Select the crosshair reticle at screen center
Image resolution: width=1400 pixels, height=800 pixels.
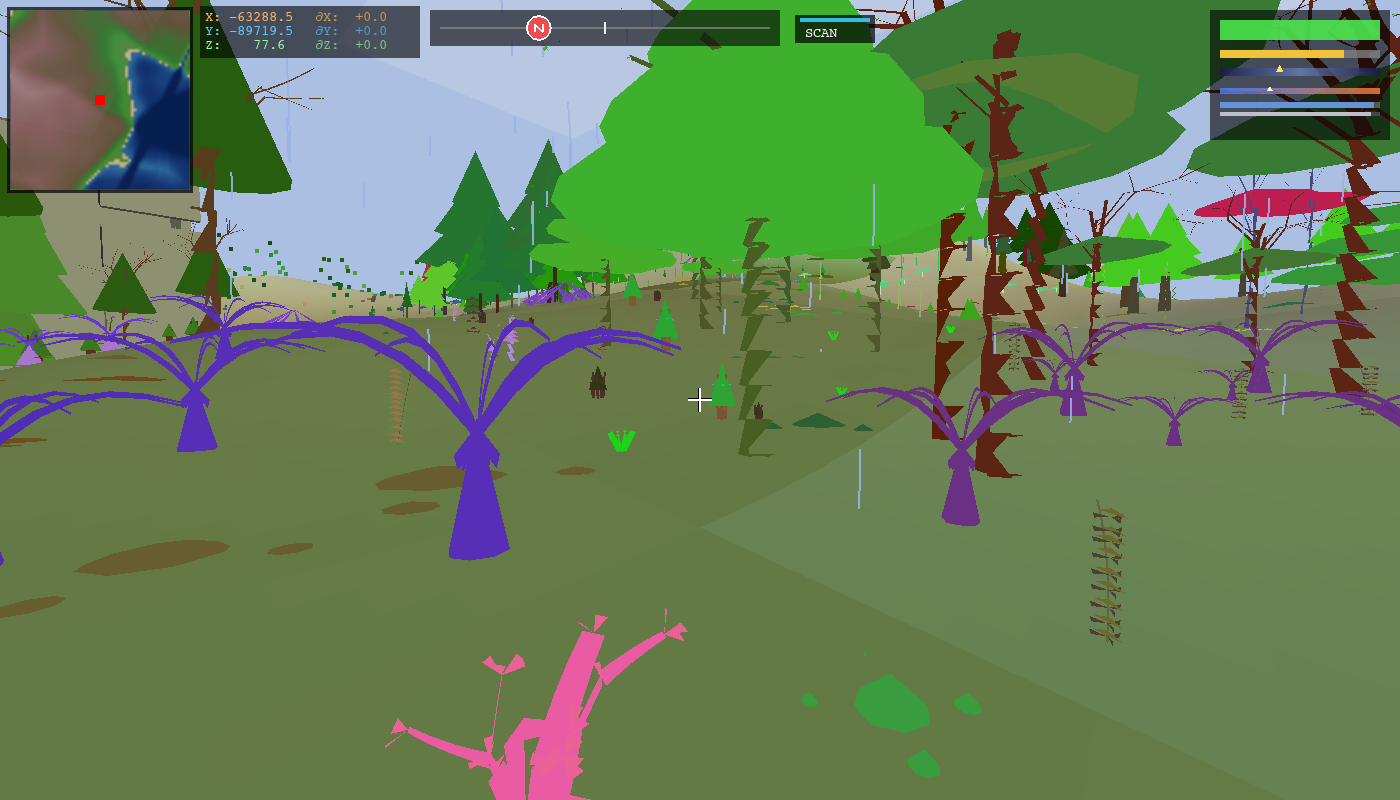tap(700, 400)
